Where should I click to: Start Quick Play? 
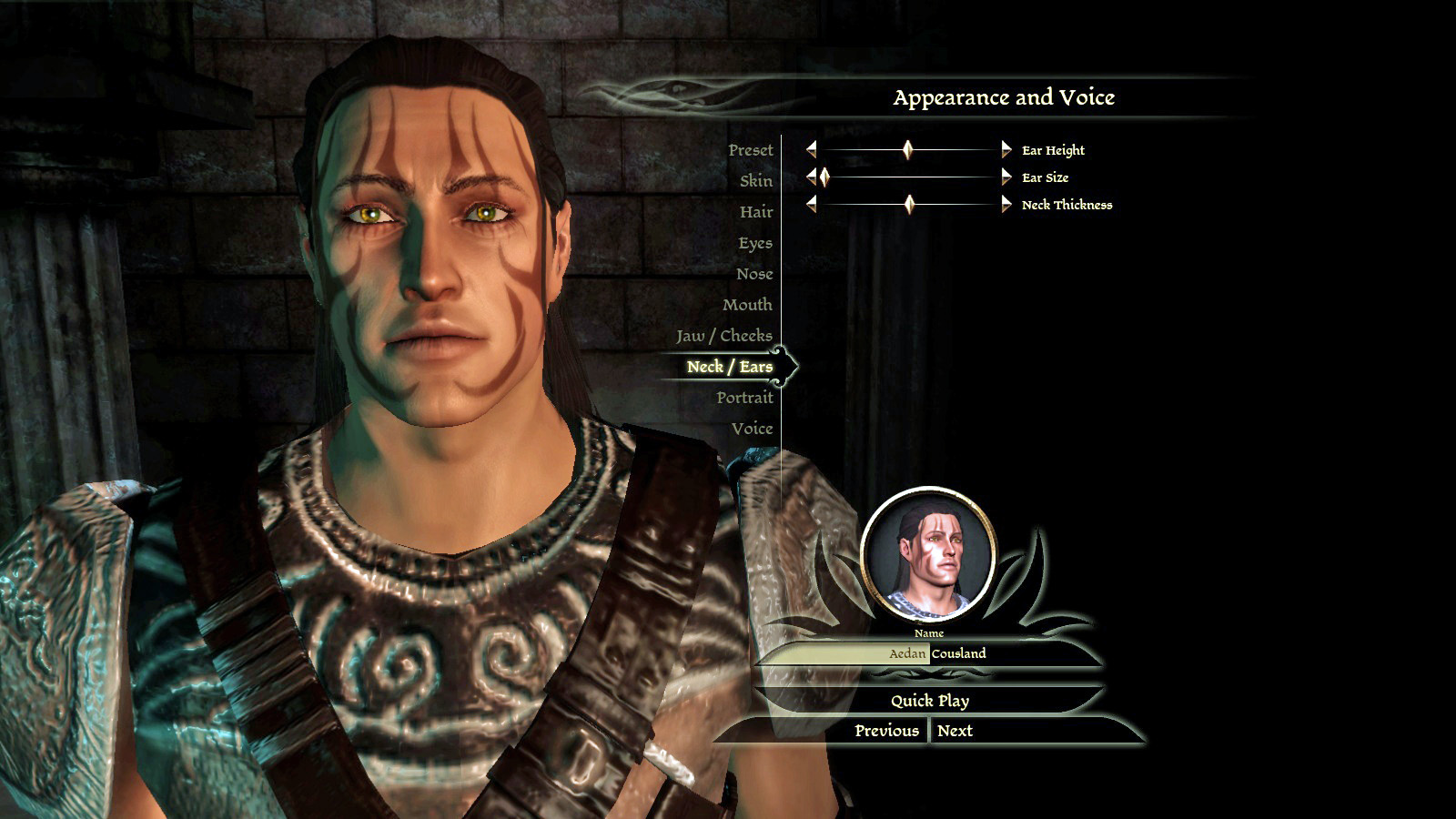click(x=929, y=701)
